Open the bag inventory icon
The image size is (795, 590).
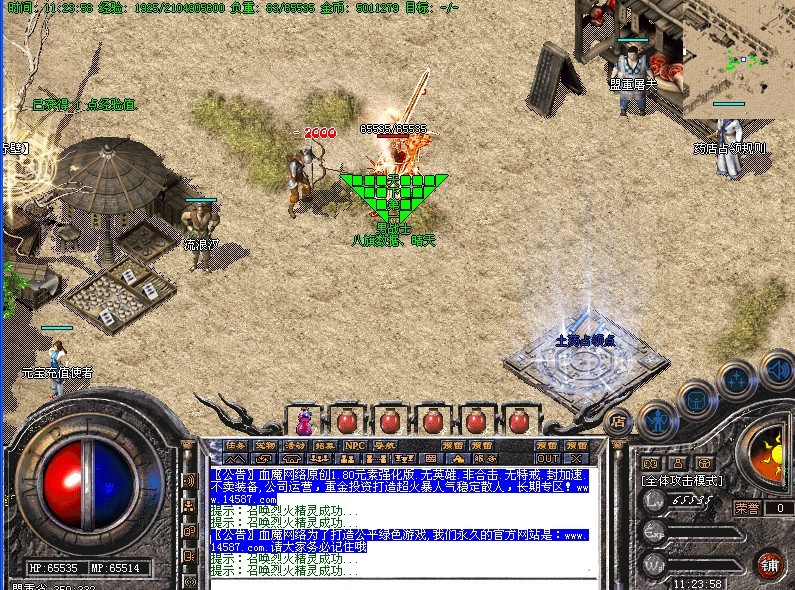(x=695, y=400)
